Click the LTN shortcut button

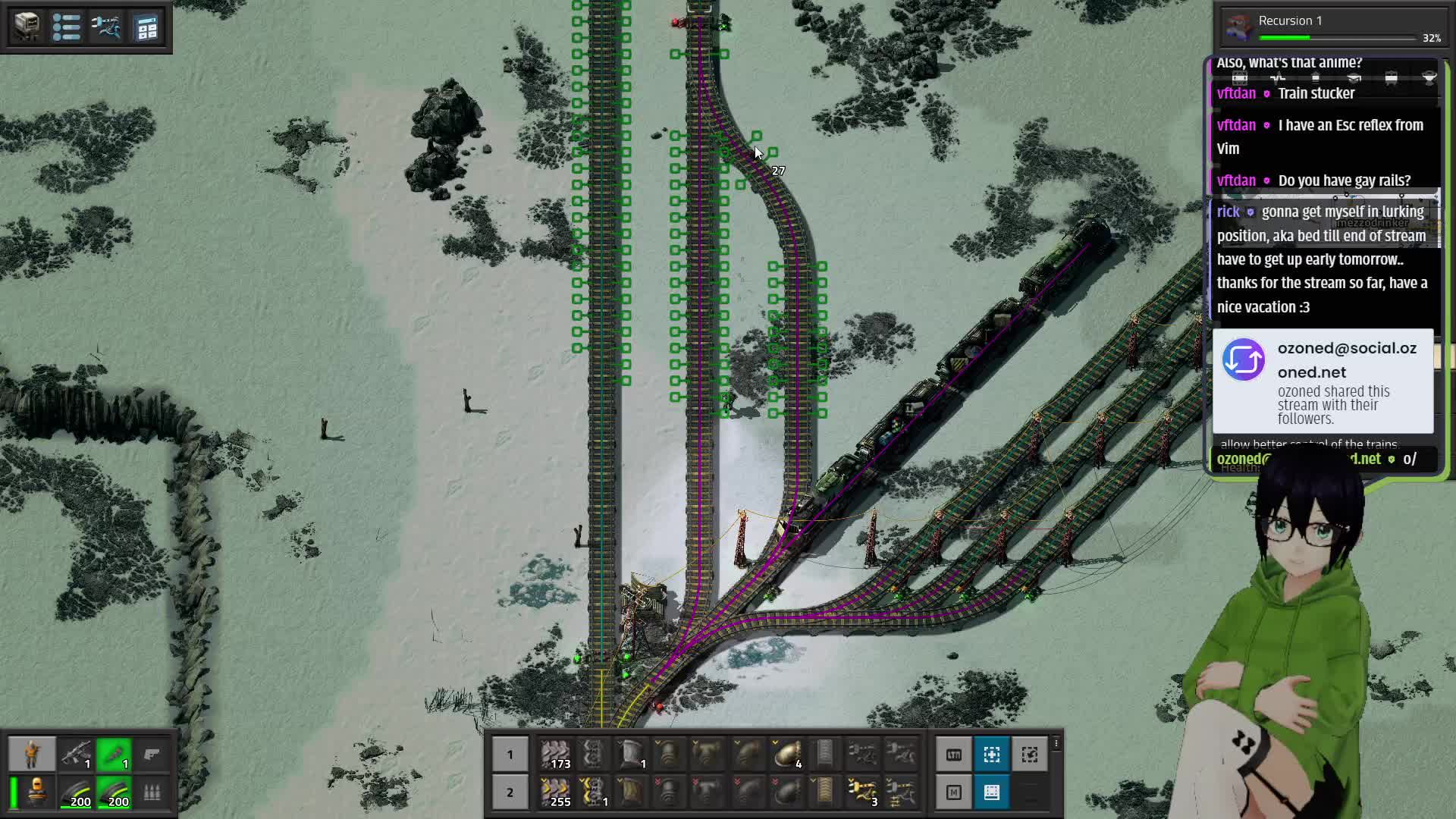(x=954, y=755)
